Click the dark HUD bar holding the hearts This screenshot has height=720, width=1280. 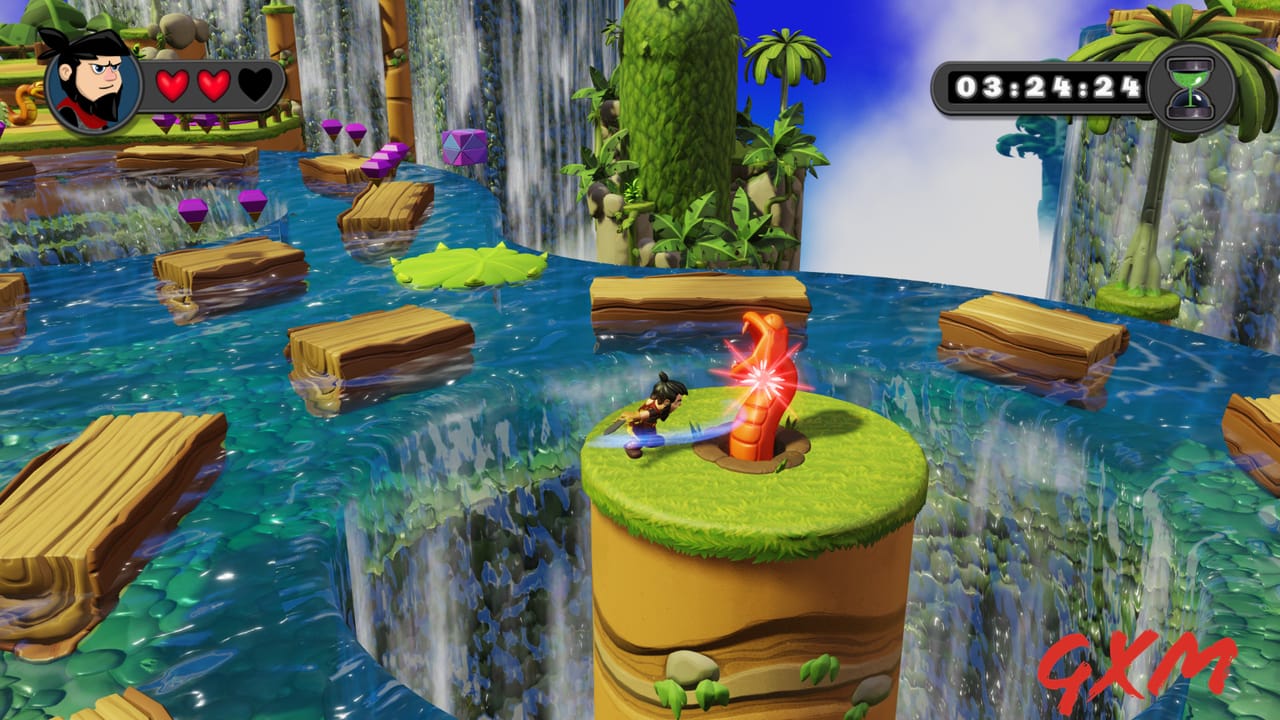coord(210,85)
